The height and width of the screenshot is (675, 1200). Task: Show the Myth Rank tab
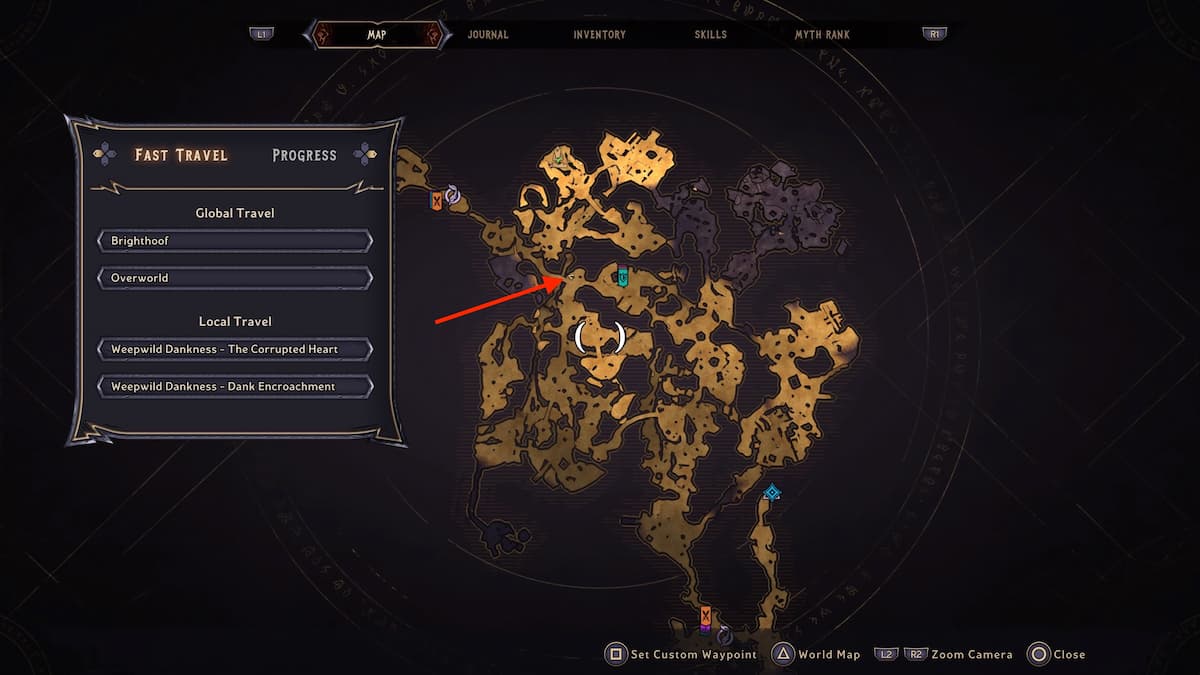click(822, 34)
